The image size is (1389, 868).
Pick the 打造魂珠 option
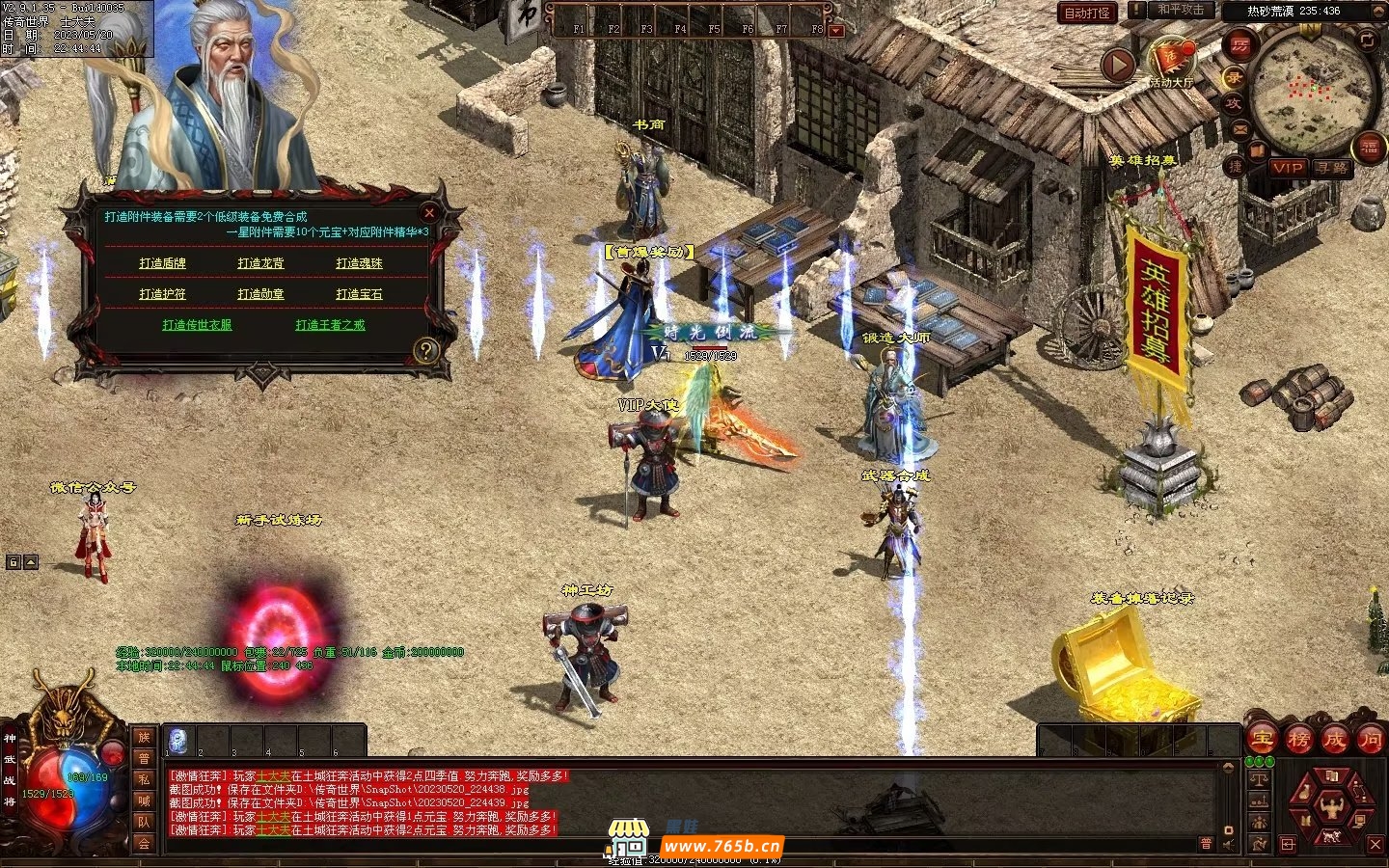coord(359,263)
